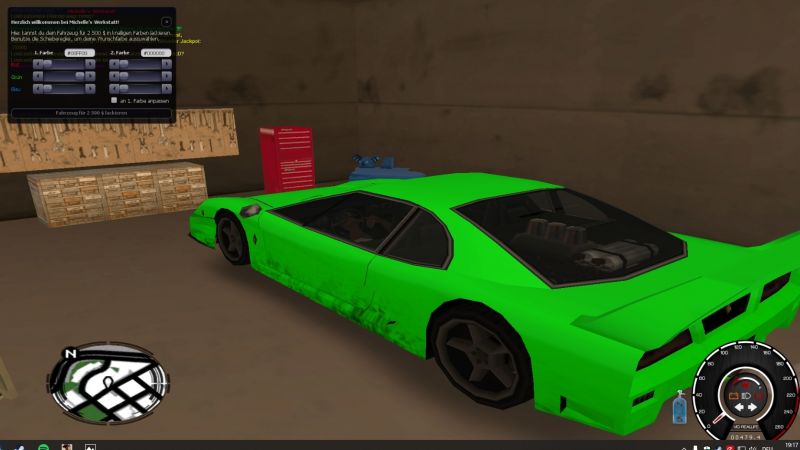Click the taskbar clock
The height and width of the screenshot is (450, 800).
tap(791, 445)
